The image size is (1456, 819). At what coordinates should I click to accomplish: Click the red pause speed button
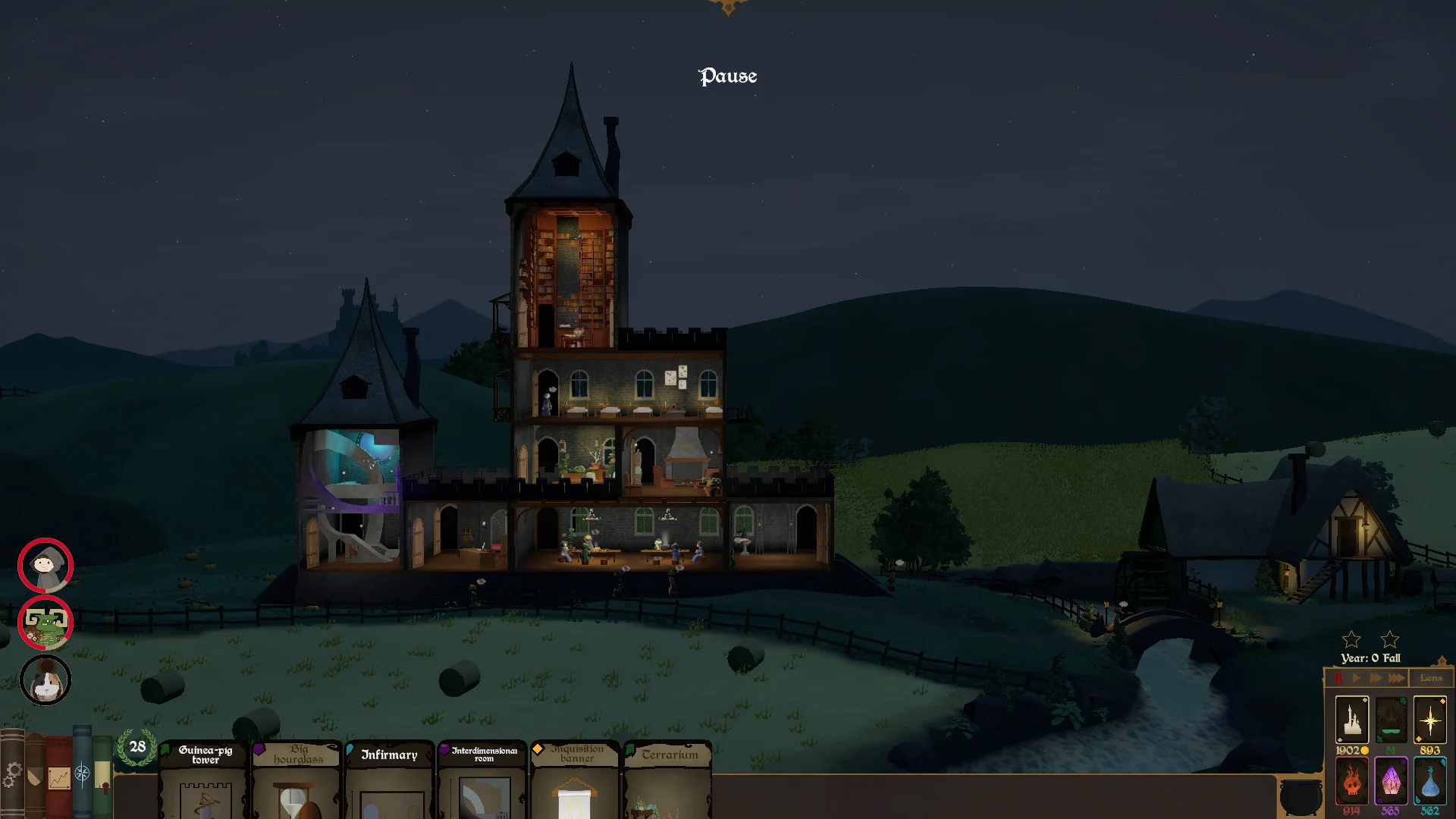click(1338, 678)
